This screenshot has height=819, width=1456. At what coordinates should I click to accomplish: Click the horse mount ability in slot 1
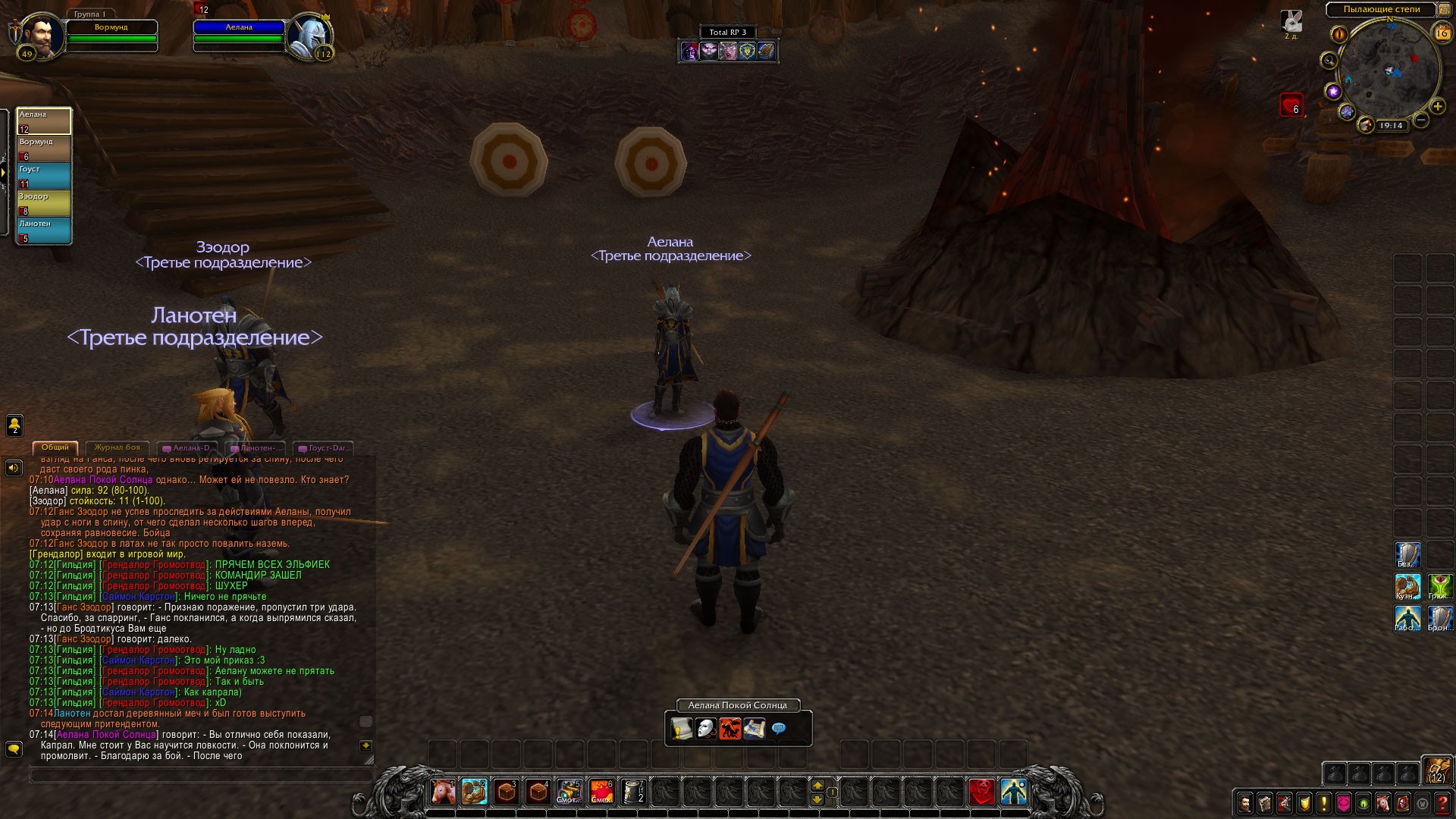[443, 792]
